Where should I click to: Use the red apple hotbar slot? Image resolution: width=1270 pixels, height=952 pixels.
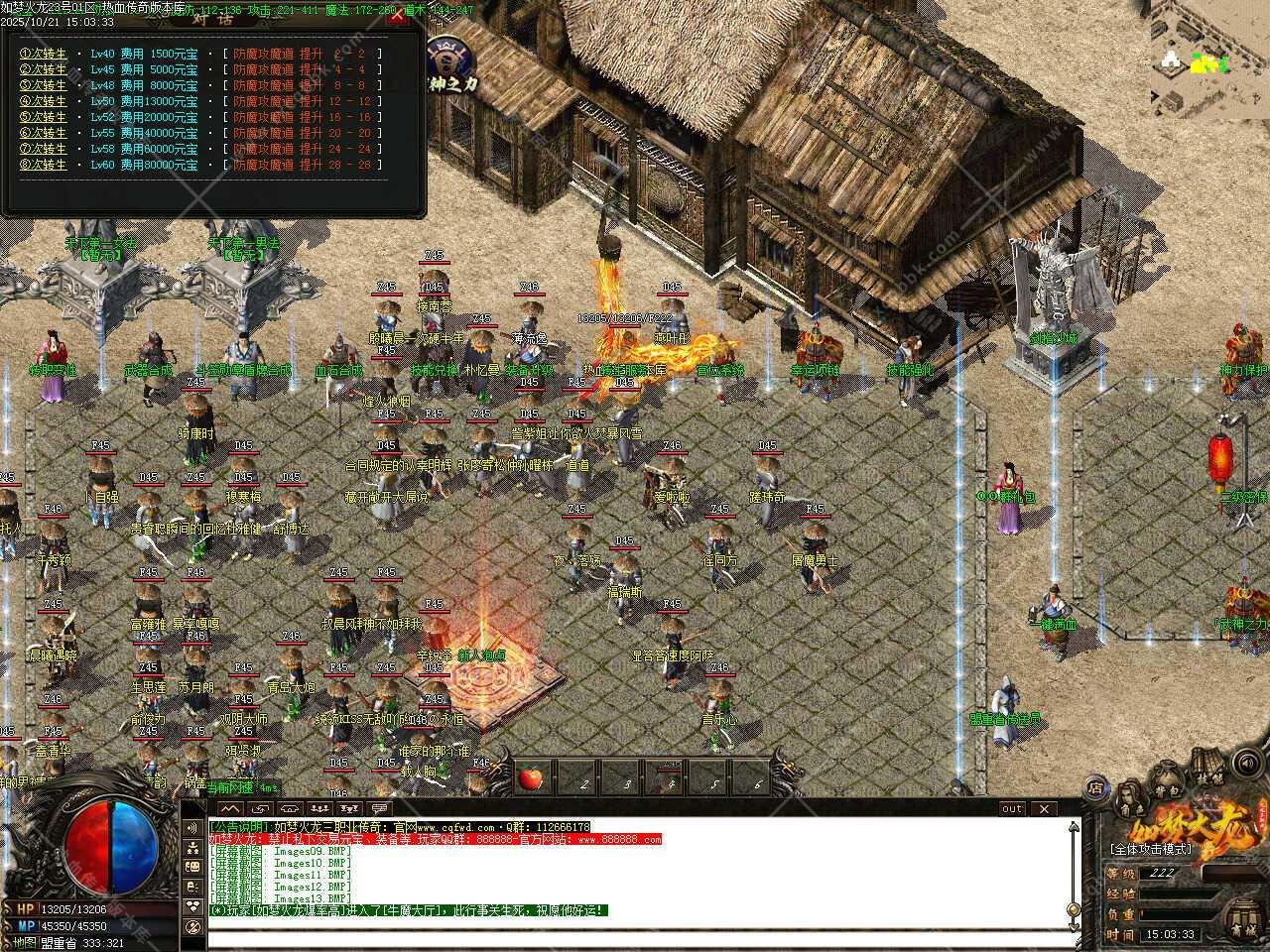531,778
